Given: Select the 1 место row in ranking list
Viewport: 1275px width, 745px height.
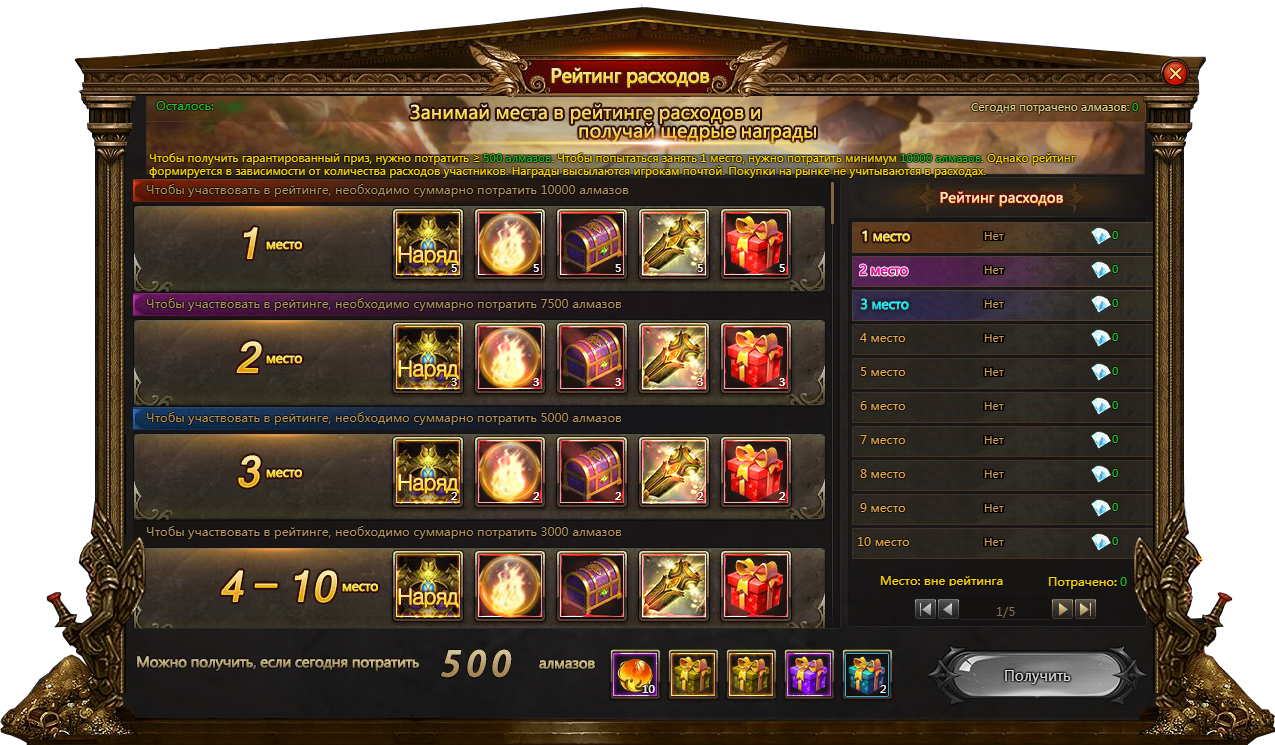Looking at the screenshot, I should click(x=1000, y=237).
